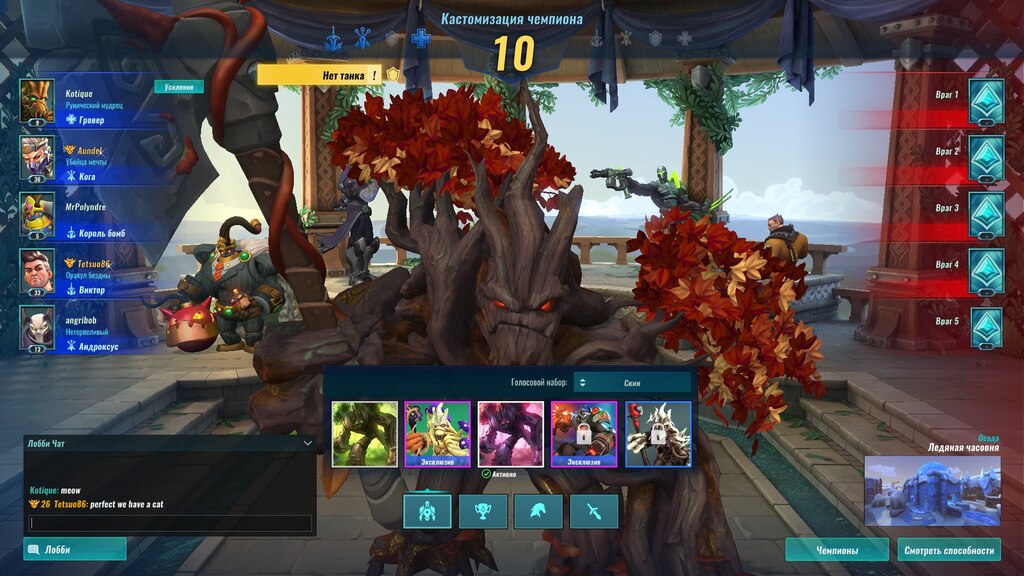This screenshot has height=576, width=1024.
Task: Open the Лобби chat button
Action: point(75,549)
